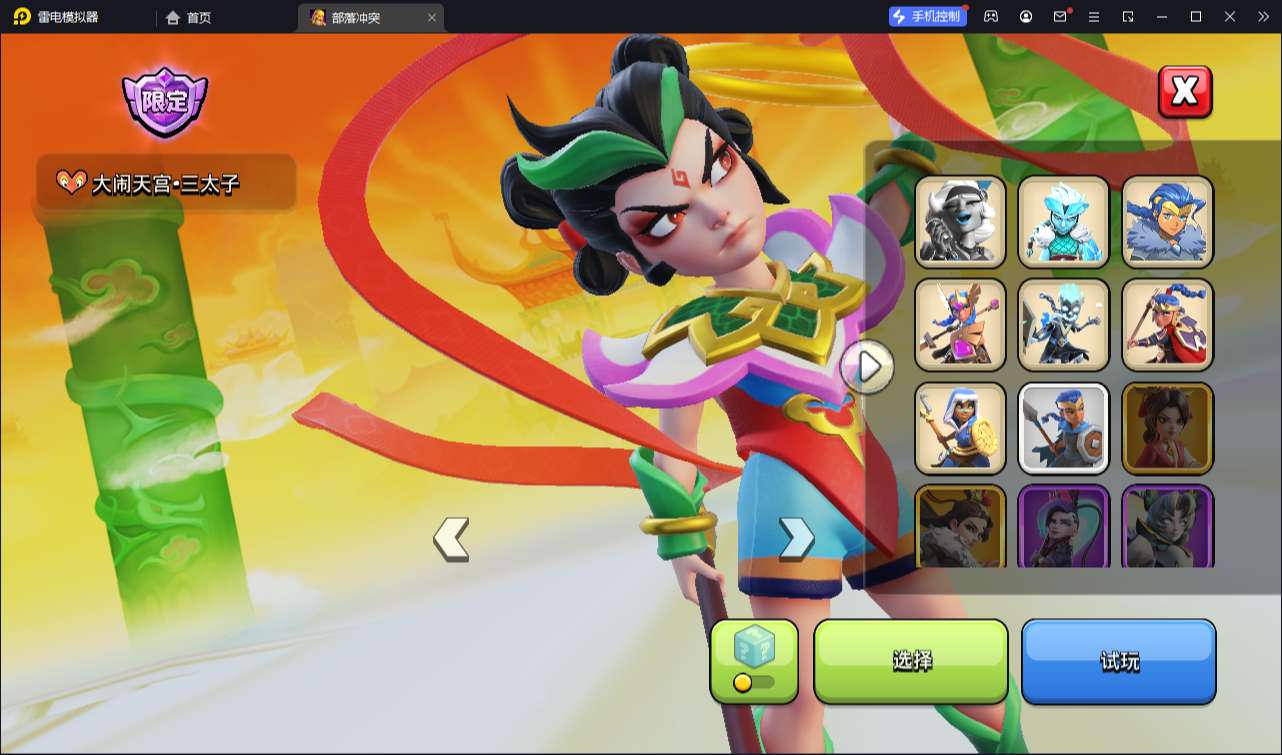
Task: Select the purple-framed horned white-haired skin
Action: [x=1167, y=527]
